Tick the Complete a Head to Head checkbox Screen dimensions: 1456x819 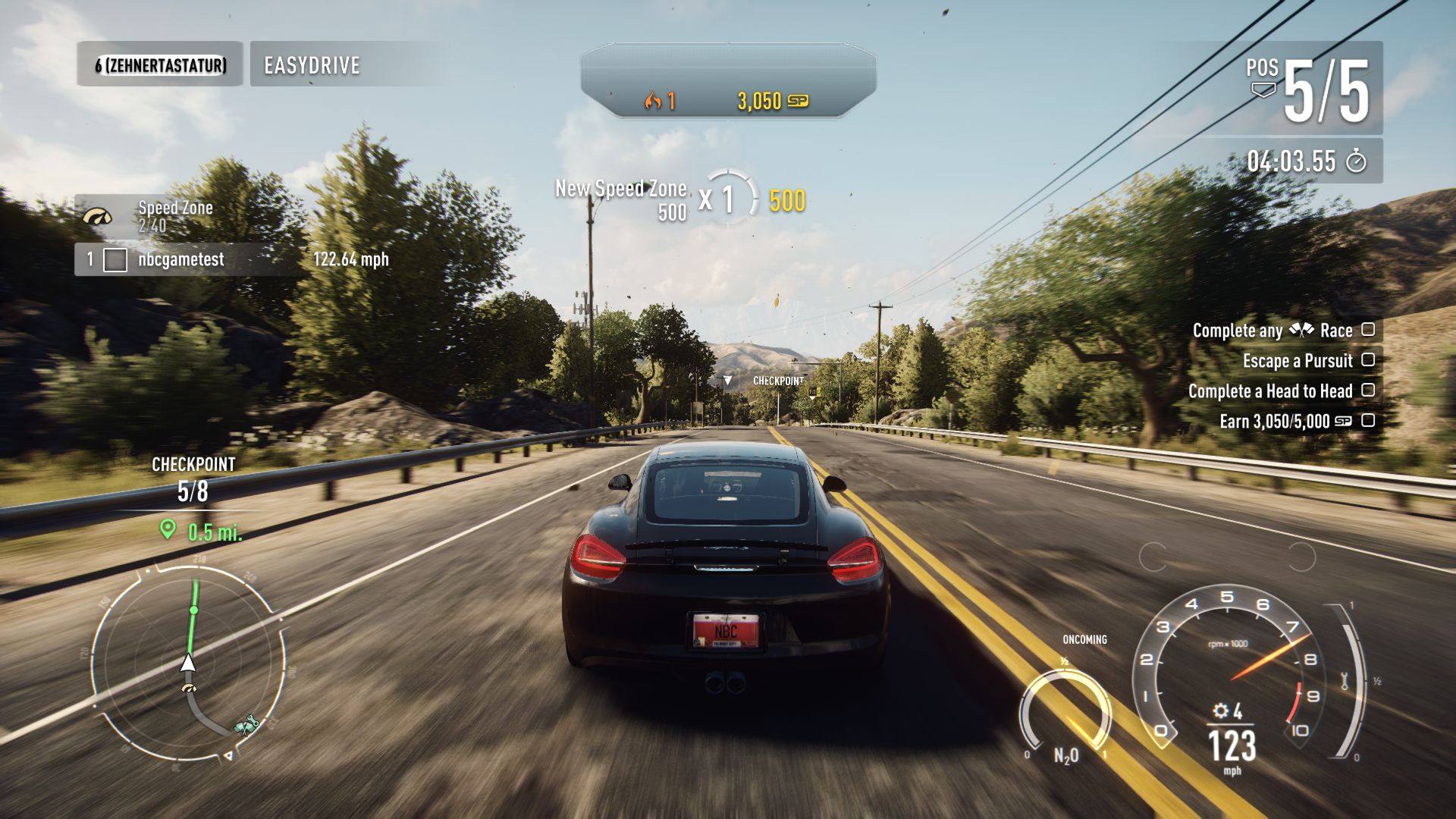tap(1368, 390)
